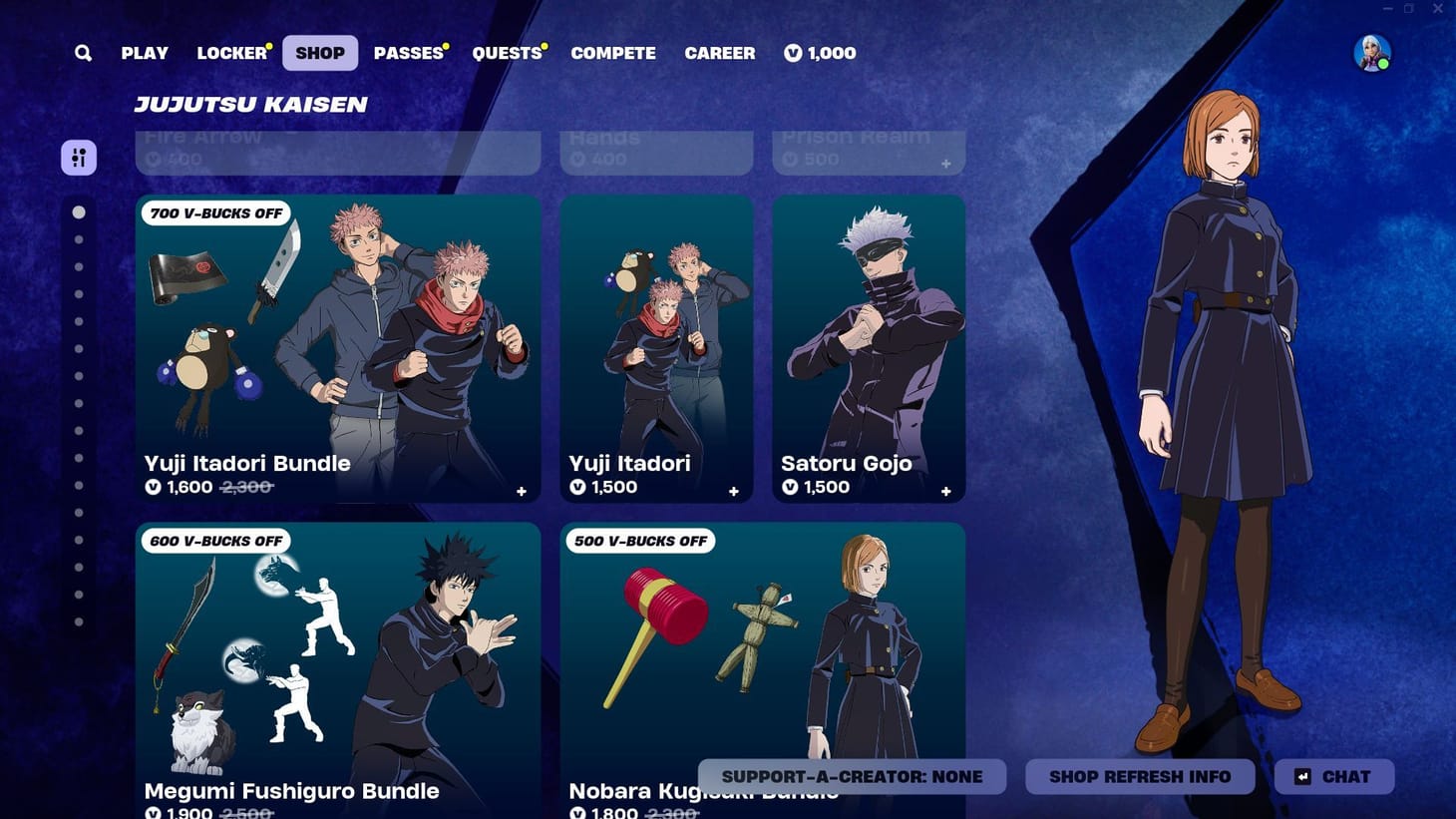1456x819 pixels.
Task: Click the plus icon on the Yuji Itadori outfit
Action: coord(733,491)
